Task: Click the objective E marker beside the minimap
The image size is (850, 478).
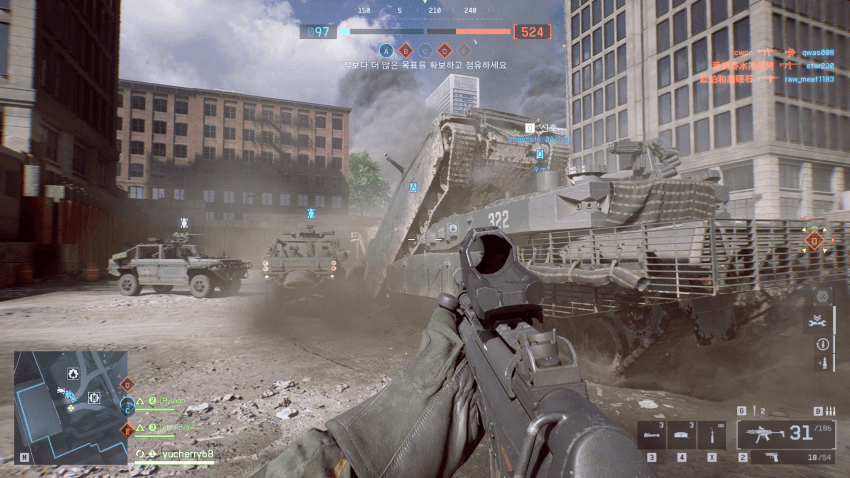Action: [127, 429]
